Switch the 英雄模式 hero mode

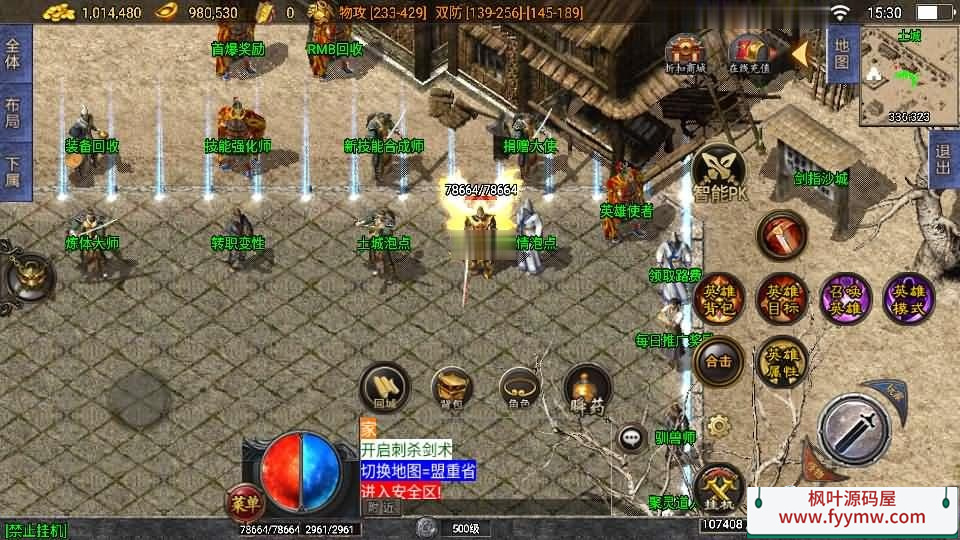pos(908,298)
